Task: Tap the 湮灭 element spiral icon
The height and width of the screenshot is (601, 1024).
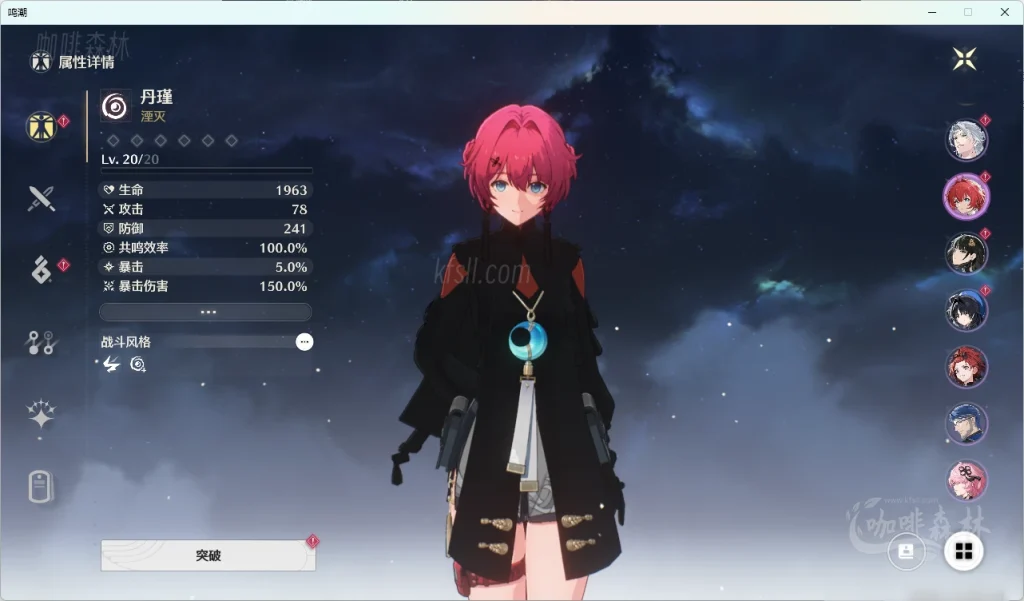Action: pyautogui.click(x=116, y=105)
